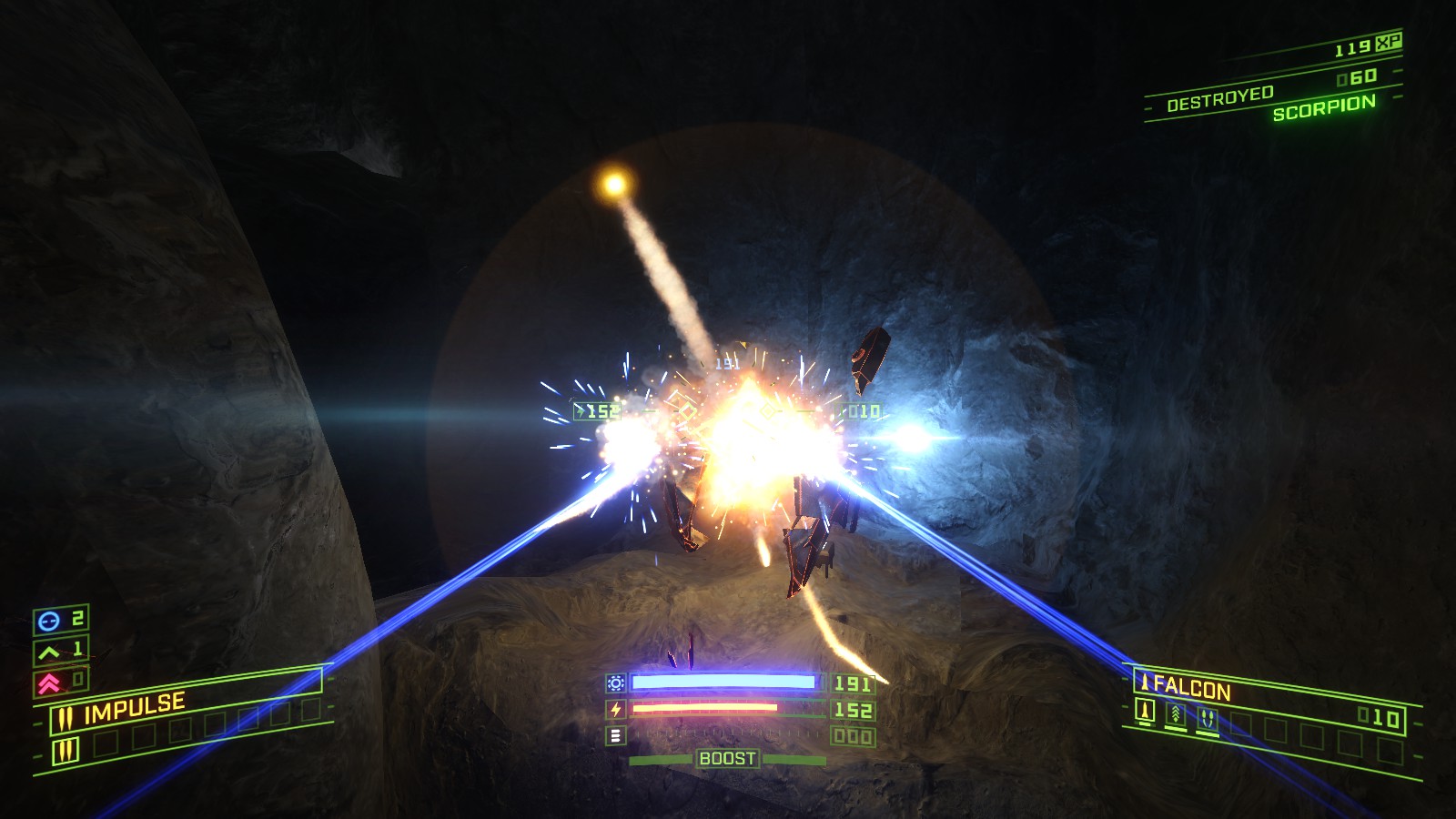1456x819 pixels.
Task: Click the yellow missile icon beside FALCON label
Action: coord(1146,684)
